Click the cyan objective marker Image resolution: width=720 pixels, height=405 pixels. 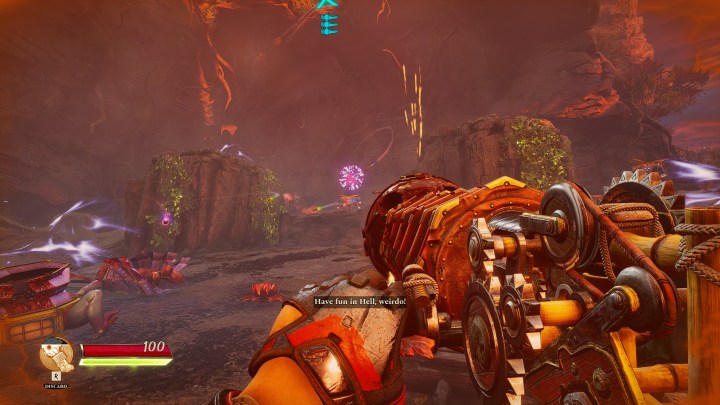(x=328, y=18)
